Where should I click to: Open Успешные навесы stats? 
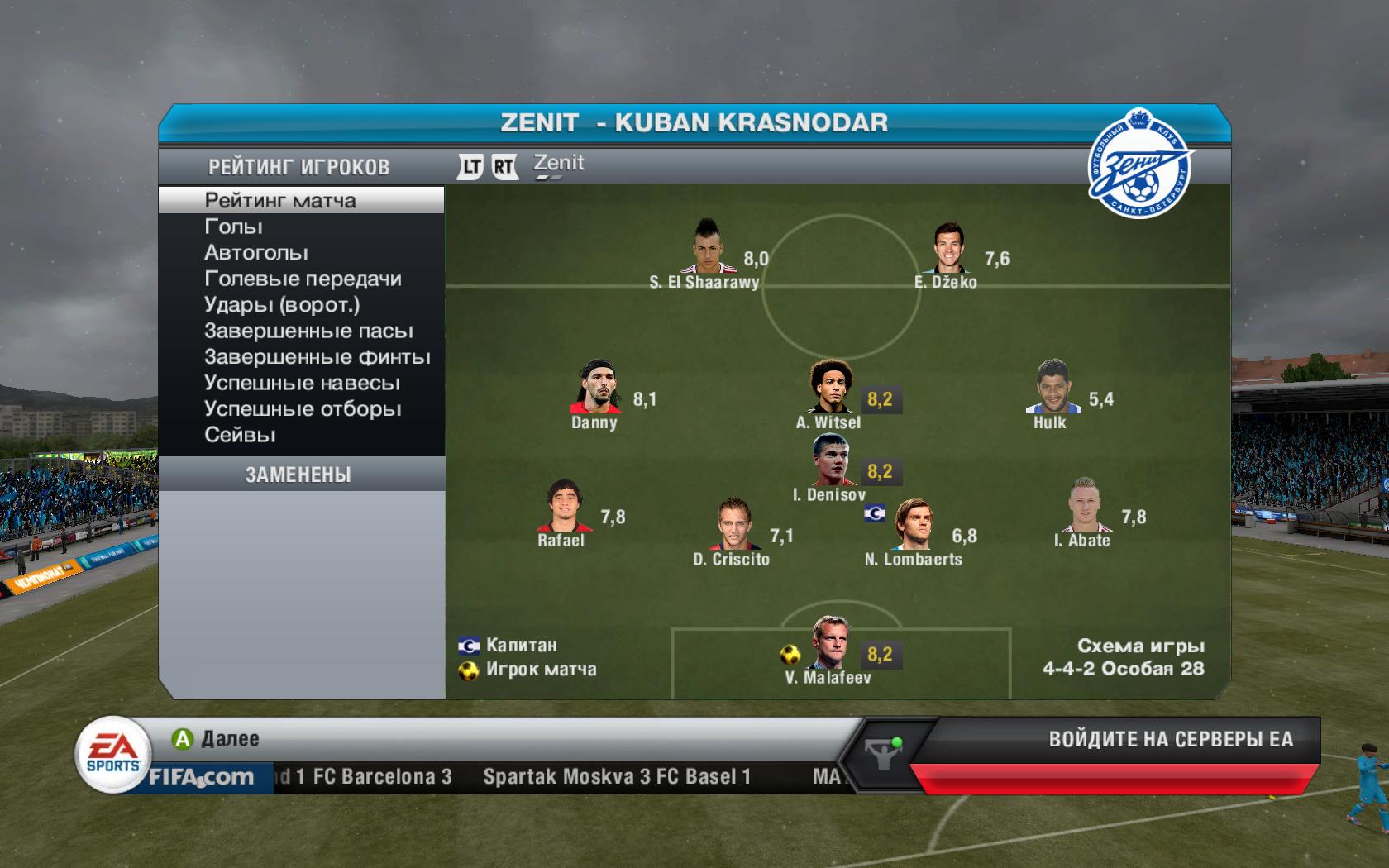(302, 384)
